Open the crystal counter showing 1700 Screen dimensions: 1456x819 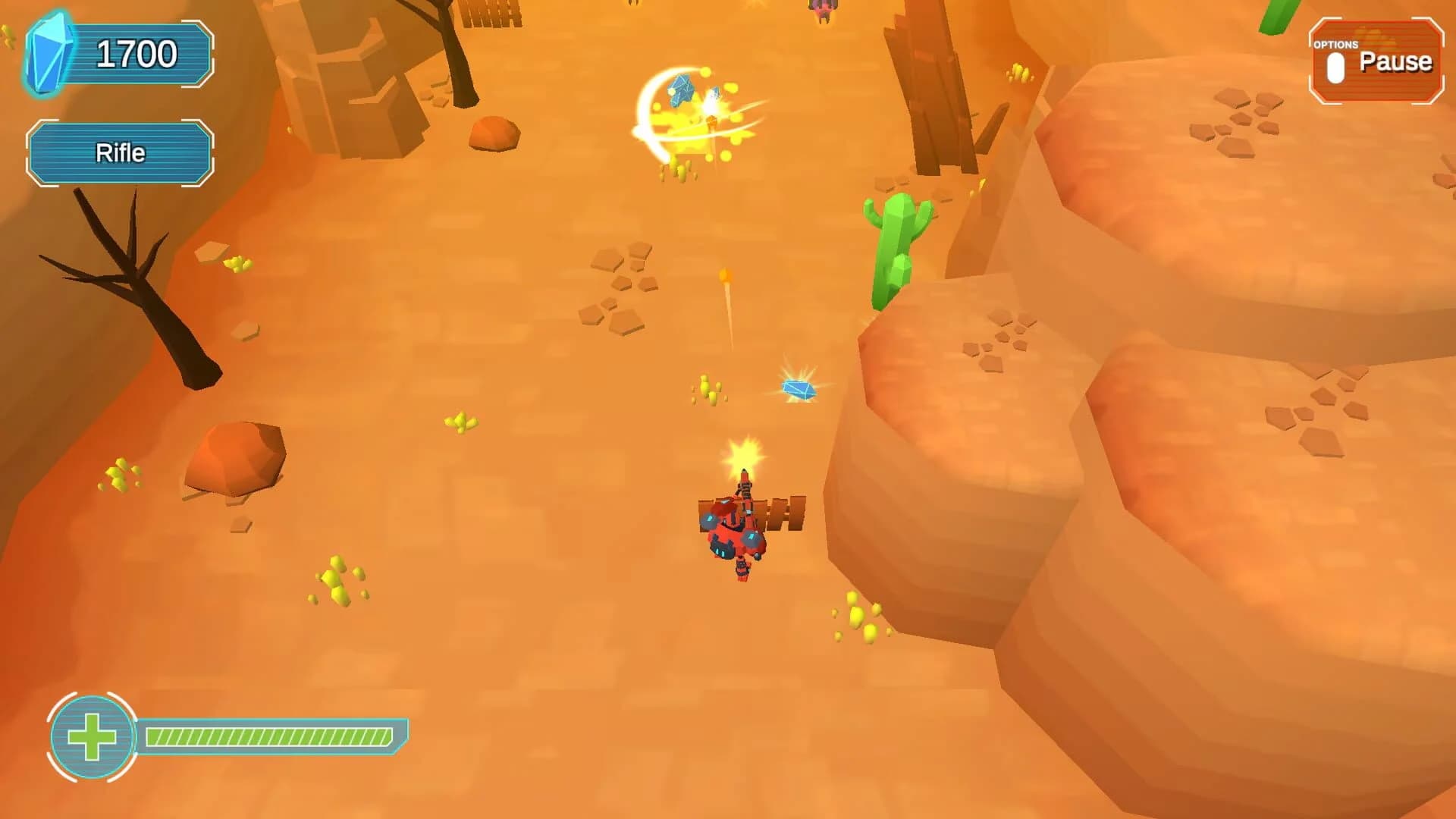click(x=136, y=52)
